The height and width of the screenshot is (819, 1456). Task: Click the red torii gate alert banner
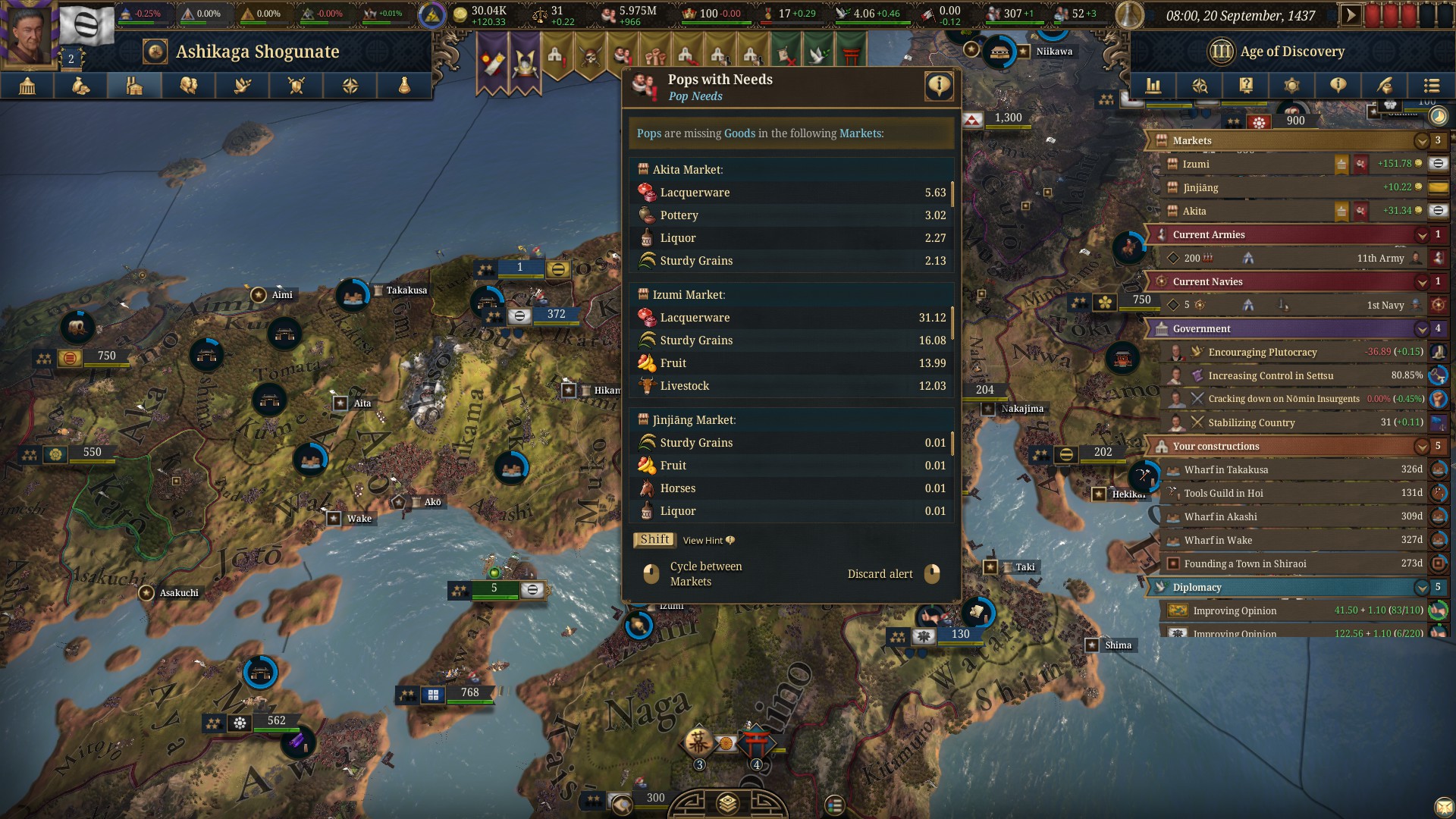[x=851, y=55]
